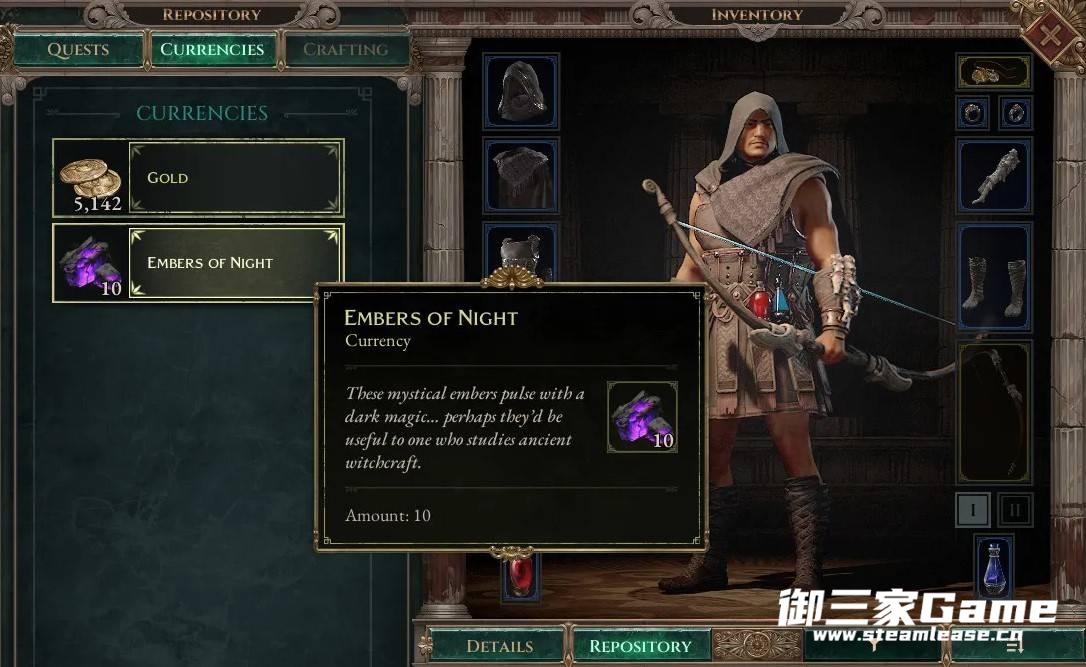Viewport: 1086px width, 667px height.
Task: Open the Details panel
Action: pos(500,646)
